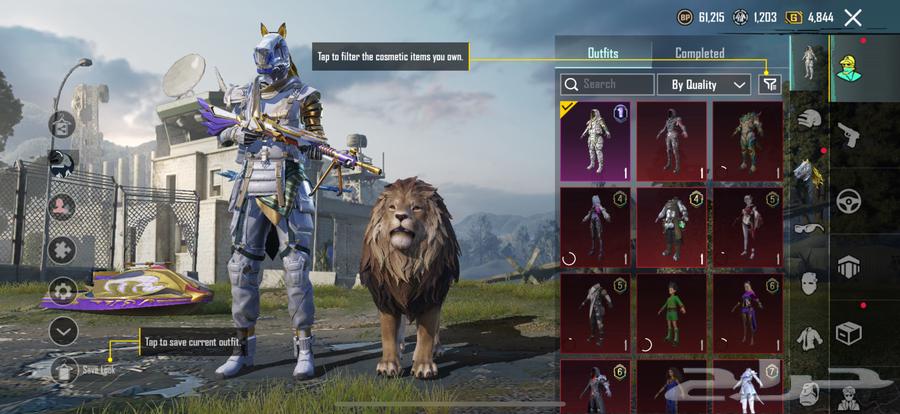Open the face mask category

pos(809,283)
